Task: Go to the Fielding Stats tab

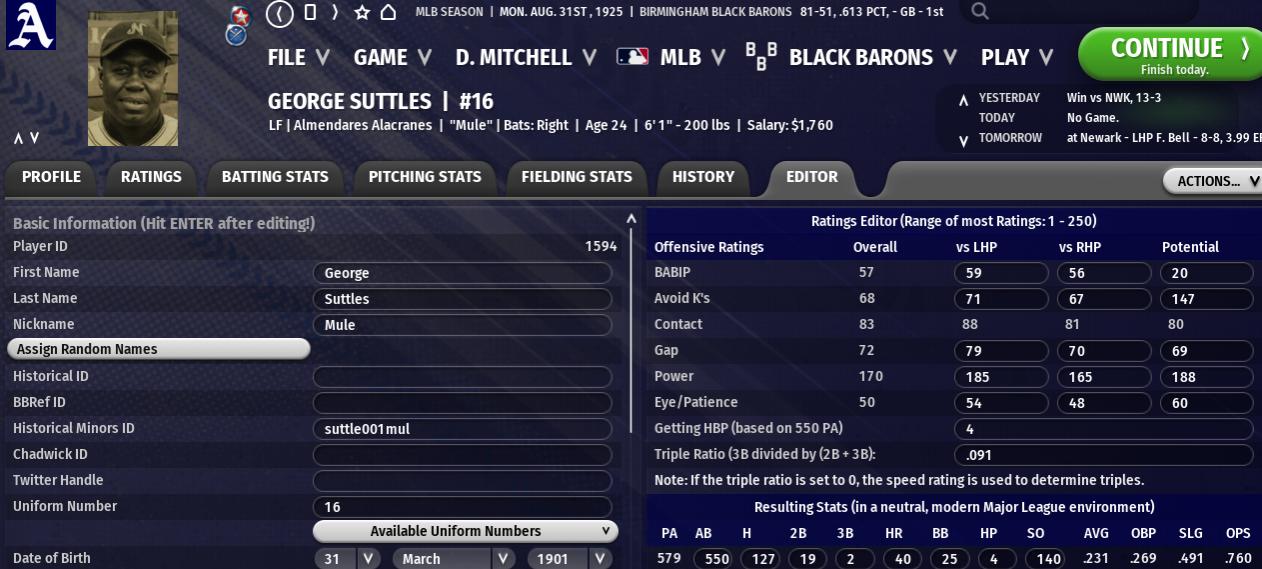Action: pyautogui.click(x=577, y=177)
